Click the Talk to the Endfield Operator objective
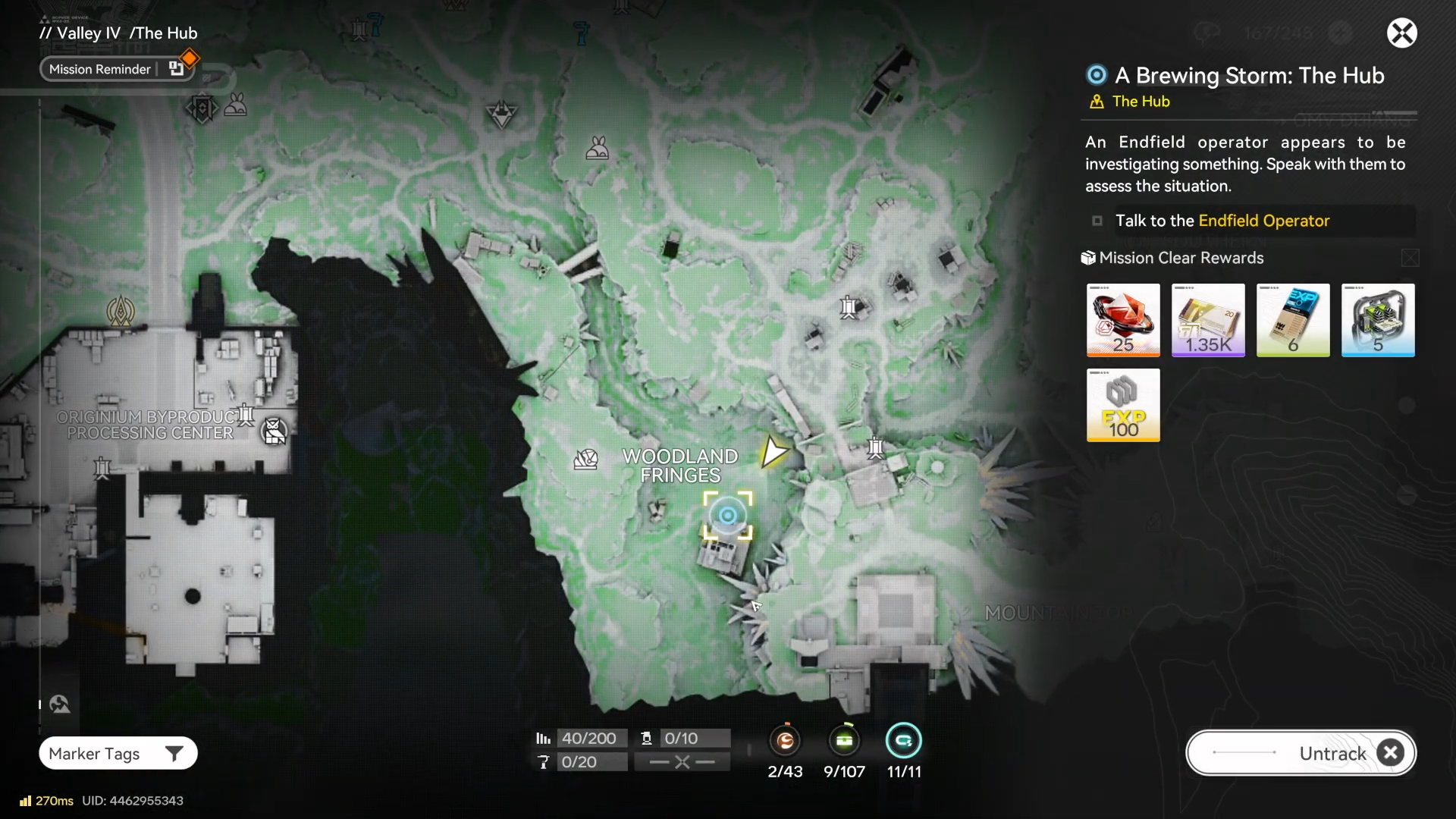Screen dimensions: 1456x819 (1222, 221)
